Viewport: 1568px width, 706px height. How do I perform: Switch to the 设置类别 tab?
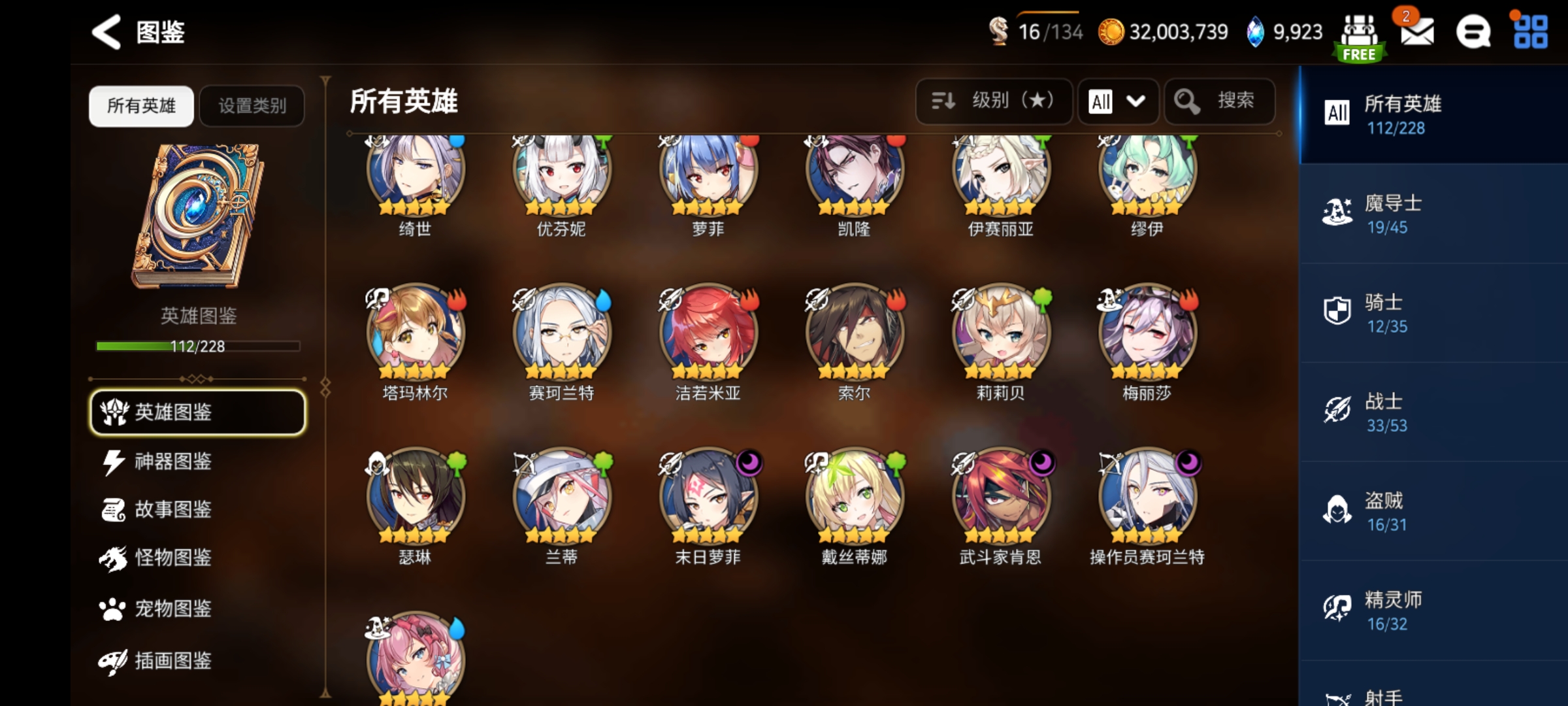(x=252, y=106)
